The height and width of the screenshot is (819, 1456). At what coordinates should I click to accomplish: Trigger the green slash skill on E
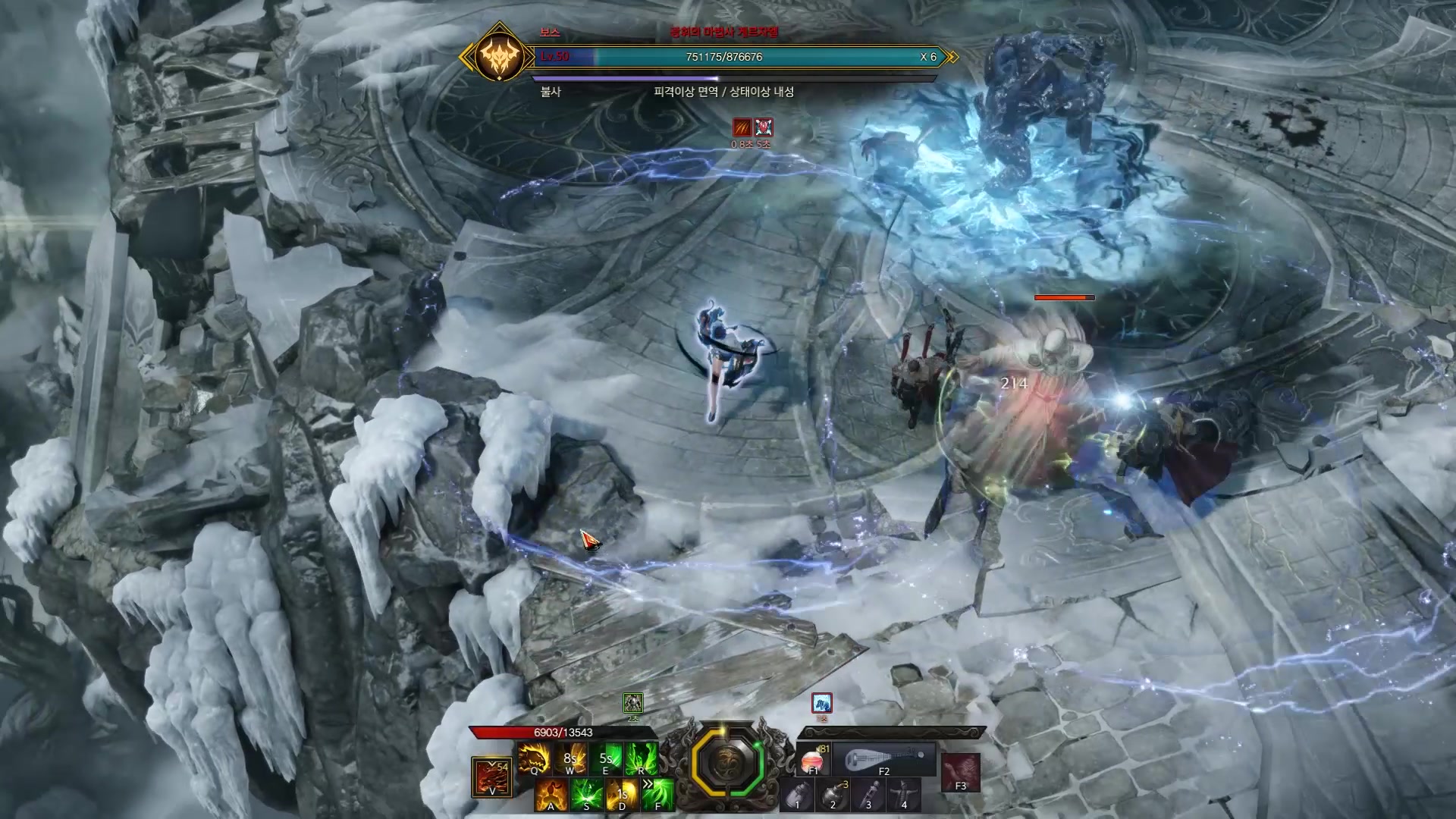[x=605, y=758]
